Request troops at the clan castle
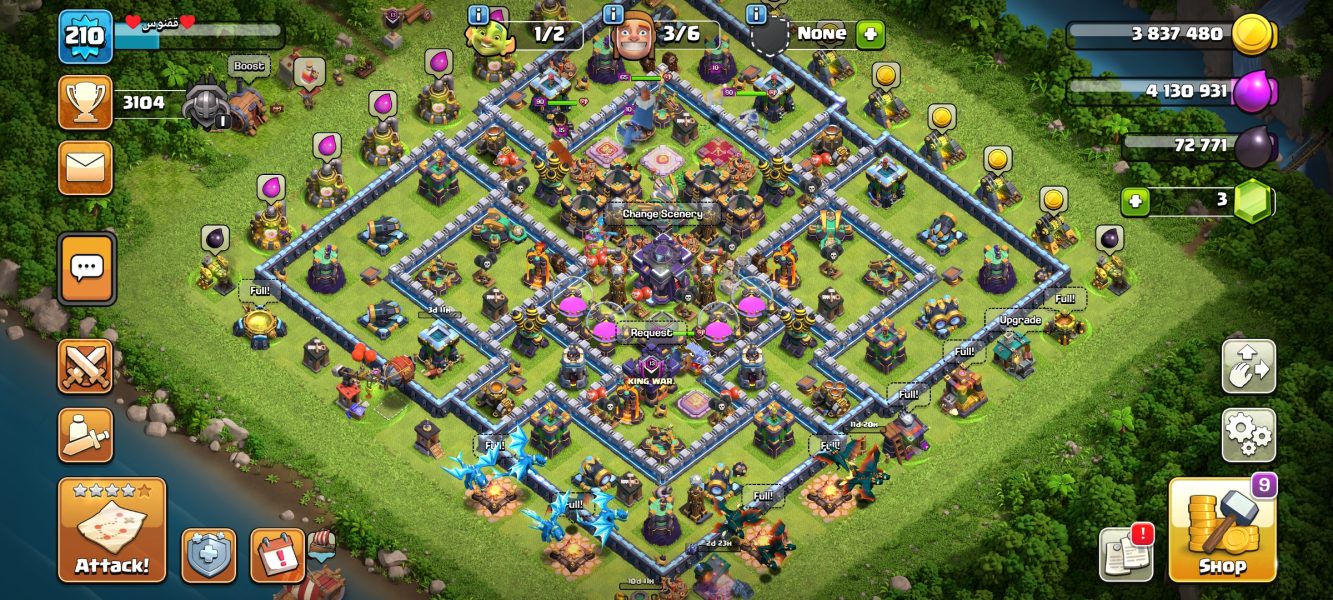 click(651, 333)
